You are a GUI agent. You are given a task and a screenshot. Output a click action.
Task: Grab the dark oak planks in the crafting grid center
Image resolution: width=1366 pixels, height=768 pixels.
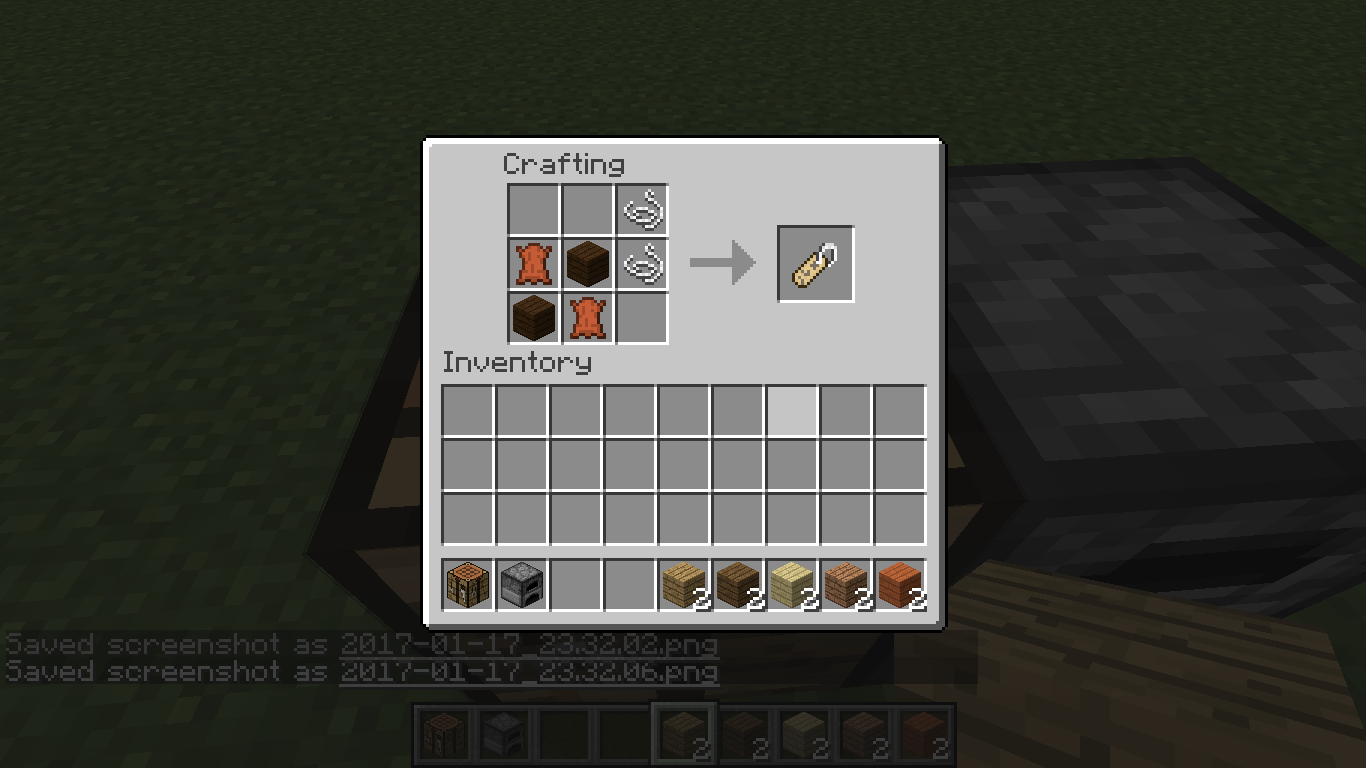tap(587, 264)
